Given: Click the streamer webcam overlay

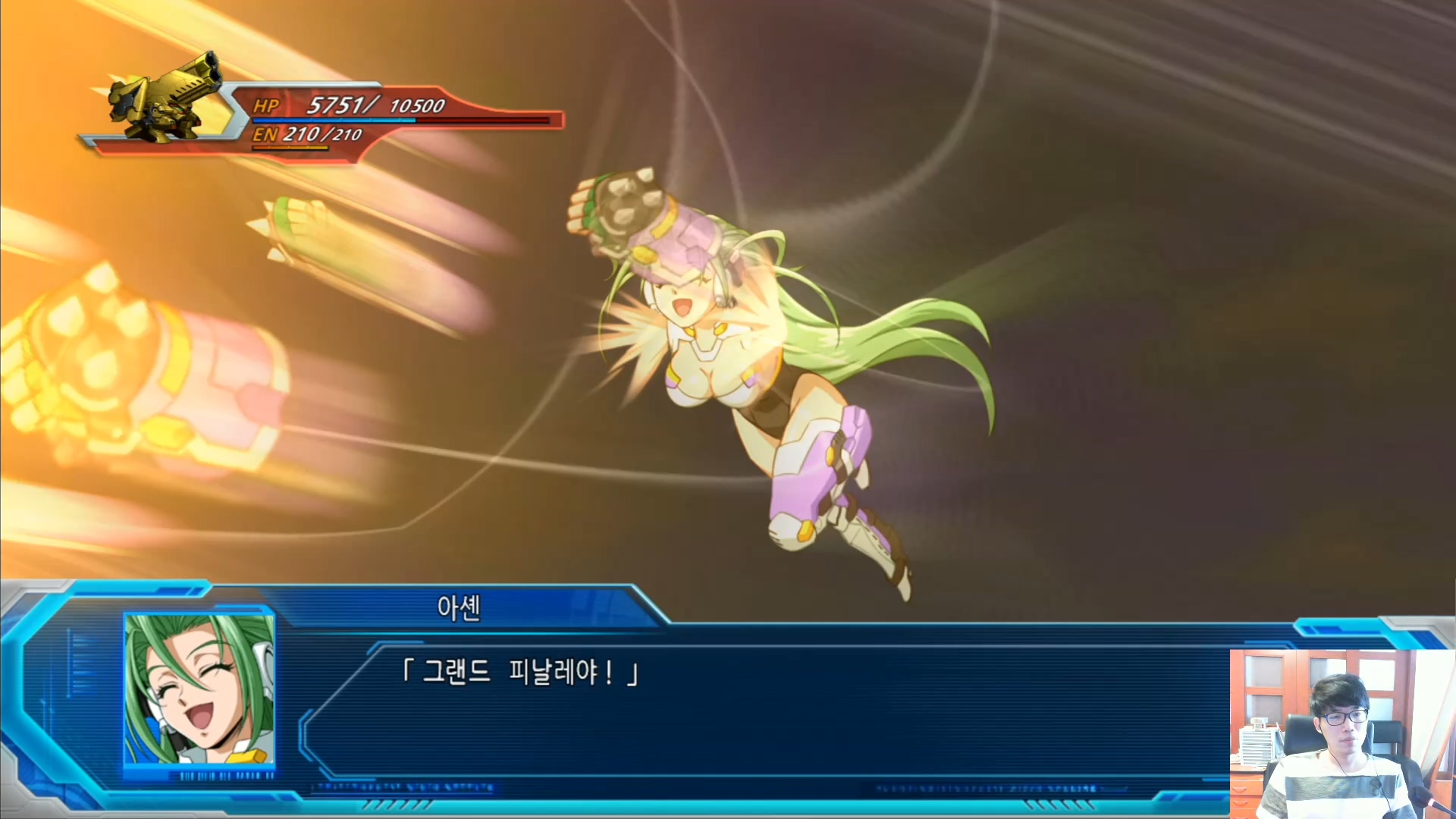Looking at the screenshot, I should coord(1342,733).
